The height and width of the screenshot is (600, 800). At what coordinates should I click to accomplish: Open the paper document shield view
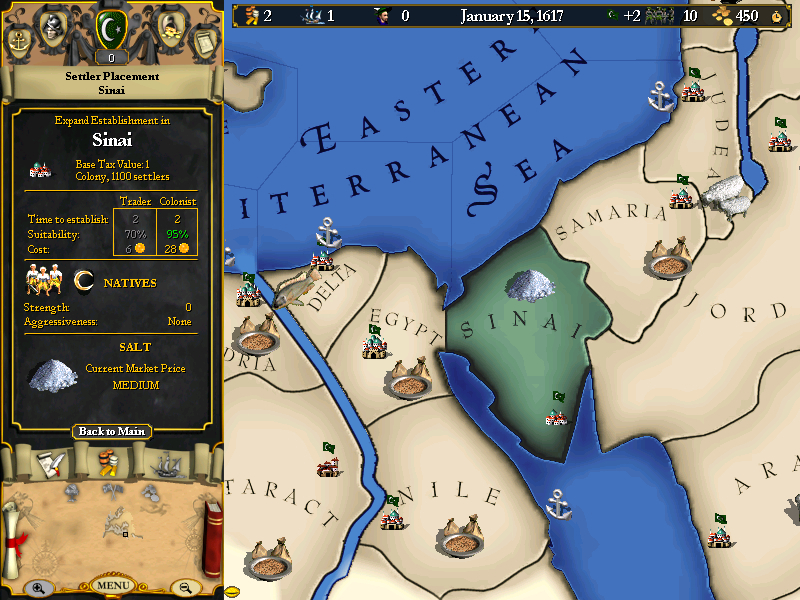point(203,39)
